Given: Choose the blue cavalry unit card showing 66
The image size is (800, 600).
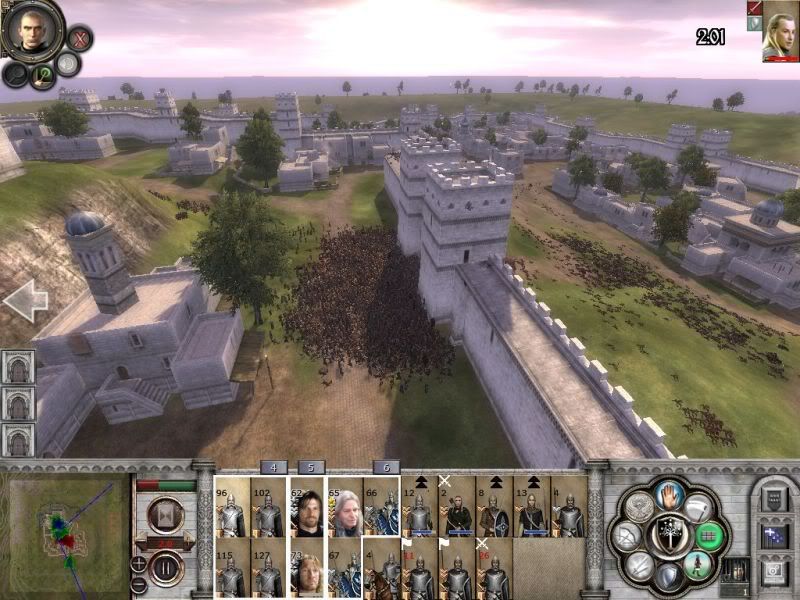Looking at the screenshot, I should 381,506.
